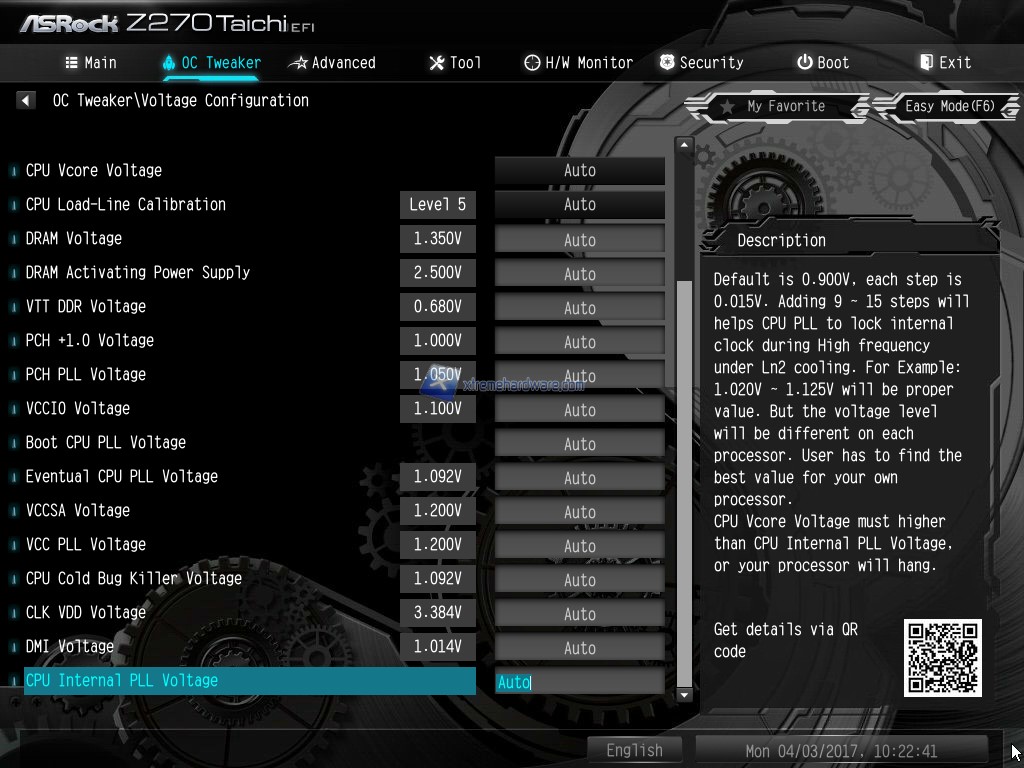Select the CLK VDD Voltage row

point(86,612)
